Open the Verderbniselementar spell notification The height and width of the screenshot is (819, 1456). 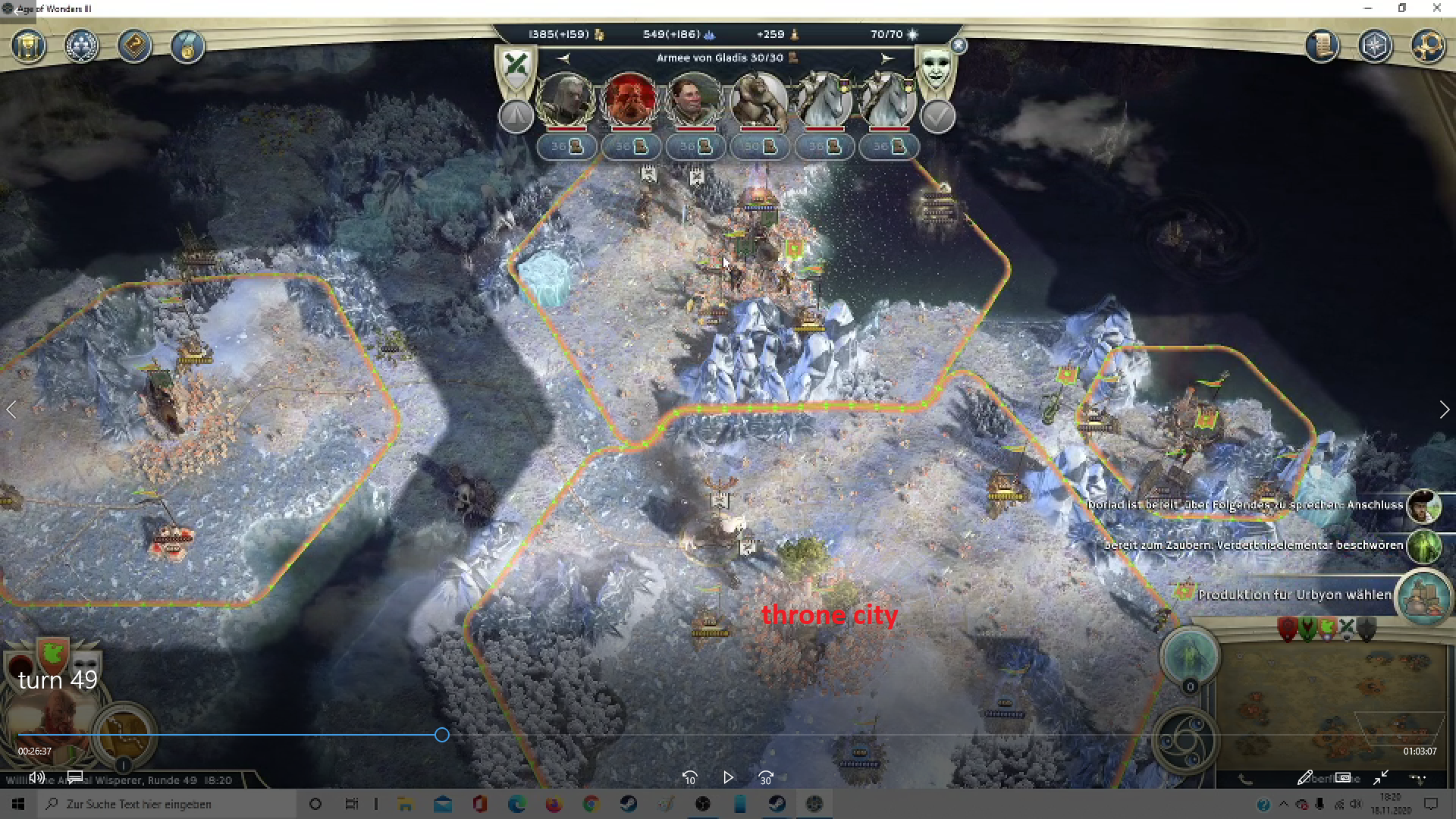[x=1423, y=546]
